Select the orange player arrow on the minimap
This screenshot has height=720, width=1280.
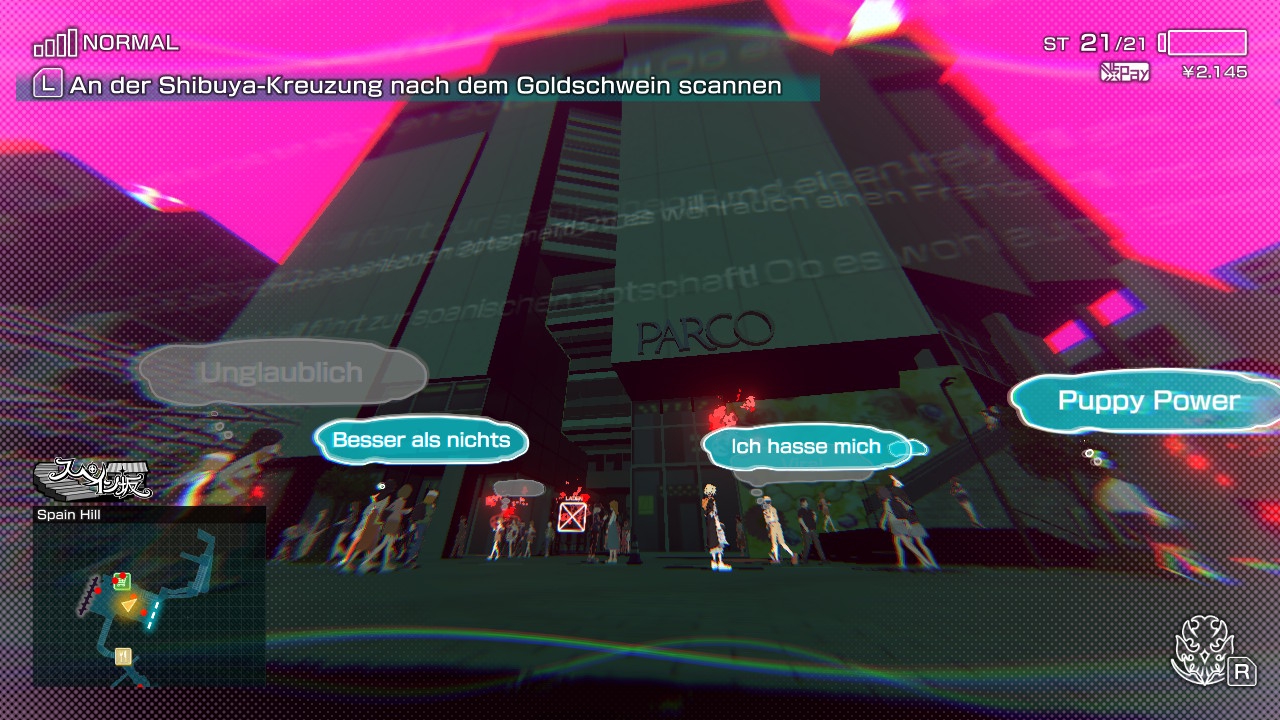point(130,604)
